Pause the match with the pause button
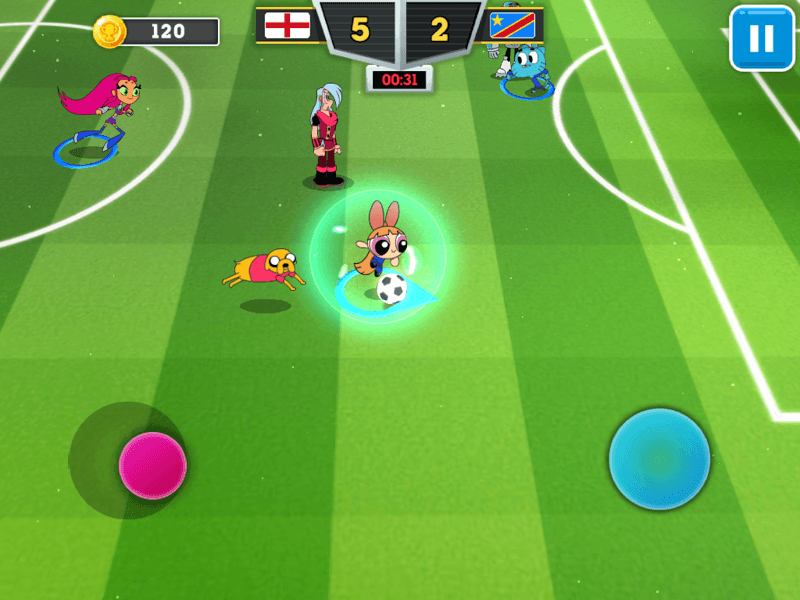The image size is (800, 600). click(761, 38)
